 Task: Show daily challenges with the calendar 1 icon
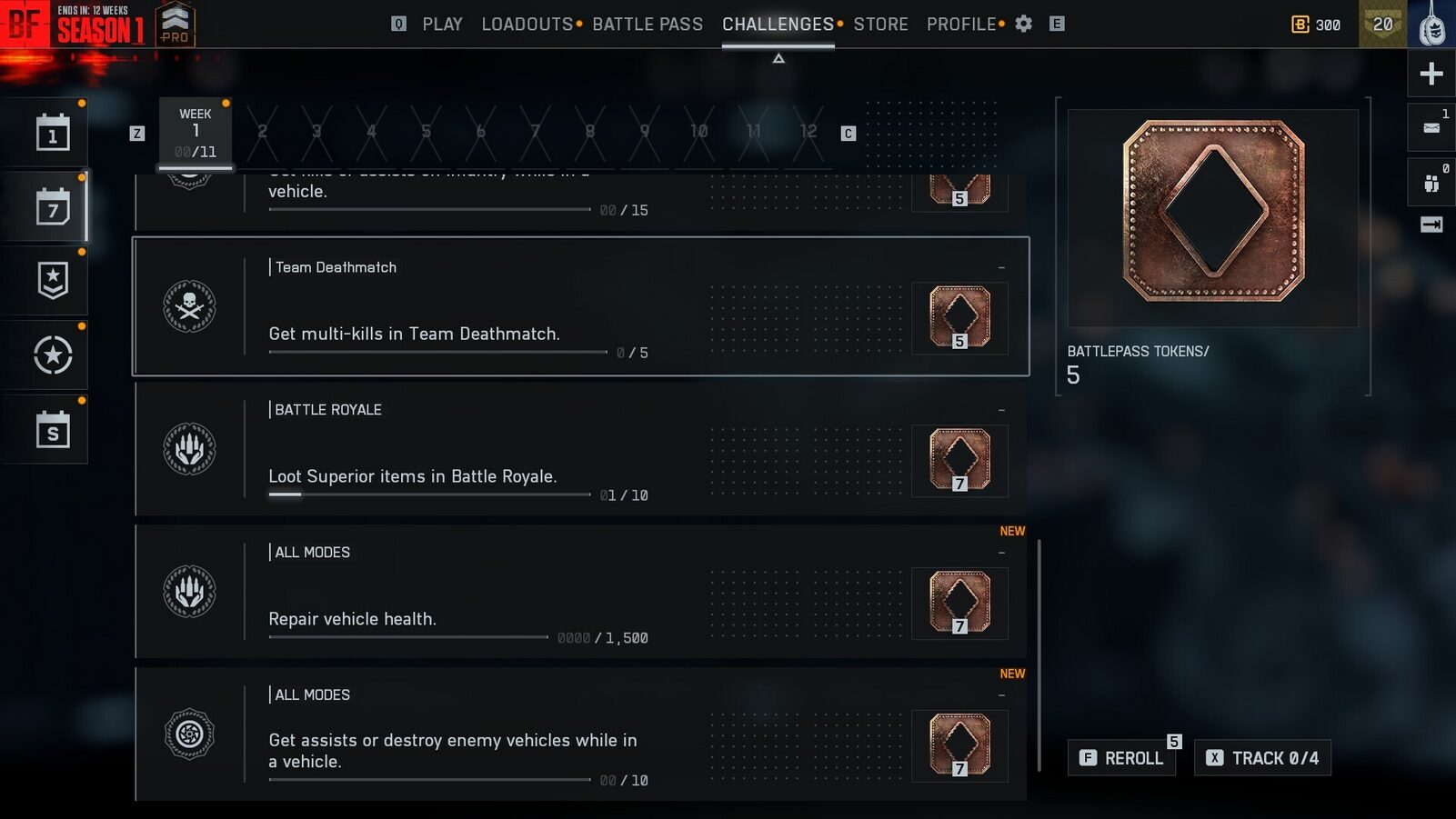coord(53,134)
